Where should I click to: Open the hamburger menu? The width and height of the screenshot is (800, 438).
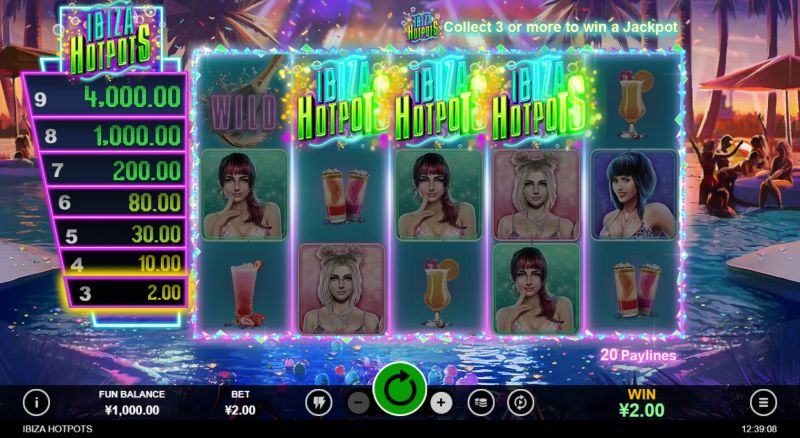(763, 402)
